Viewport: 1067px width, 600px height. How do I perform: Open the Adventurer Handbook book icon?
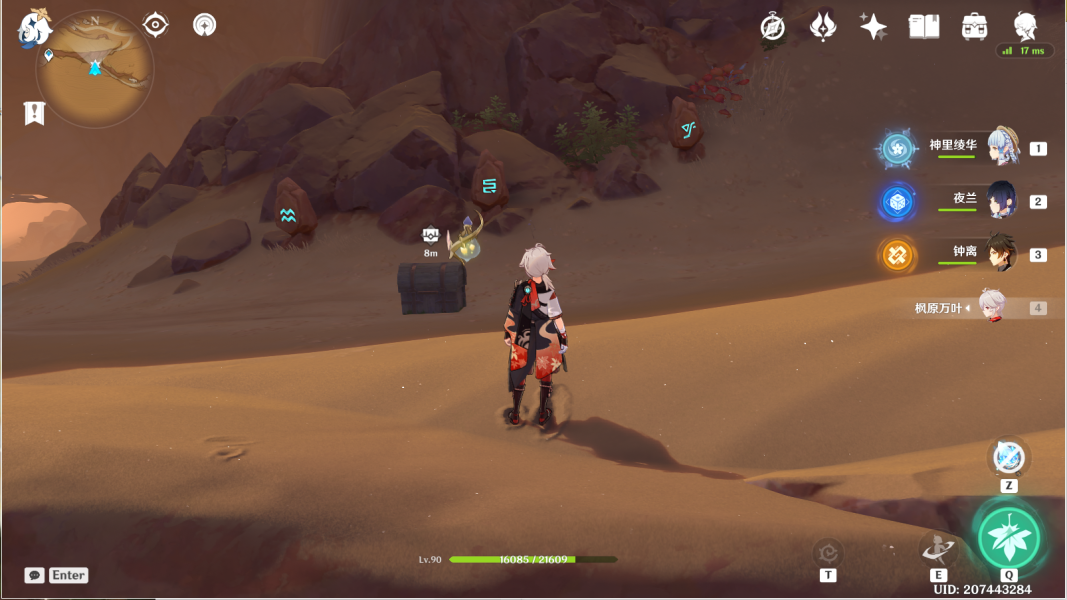click(x=924, y=27)
